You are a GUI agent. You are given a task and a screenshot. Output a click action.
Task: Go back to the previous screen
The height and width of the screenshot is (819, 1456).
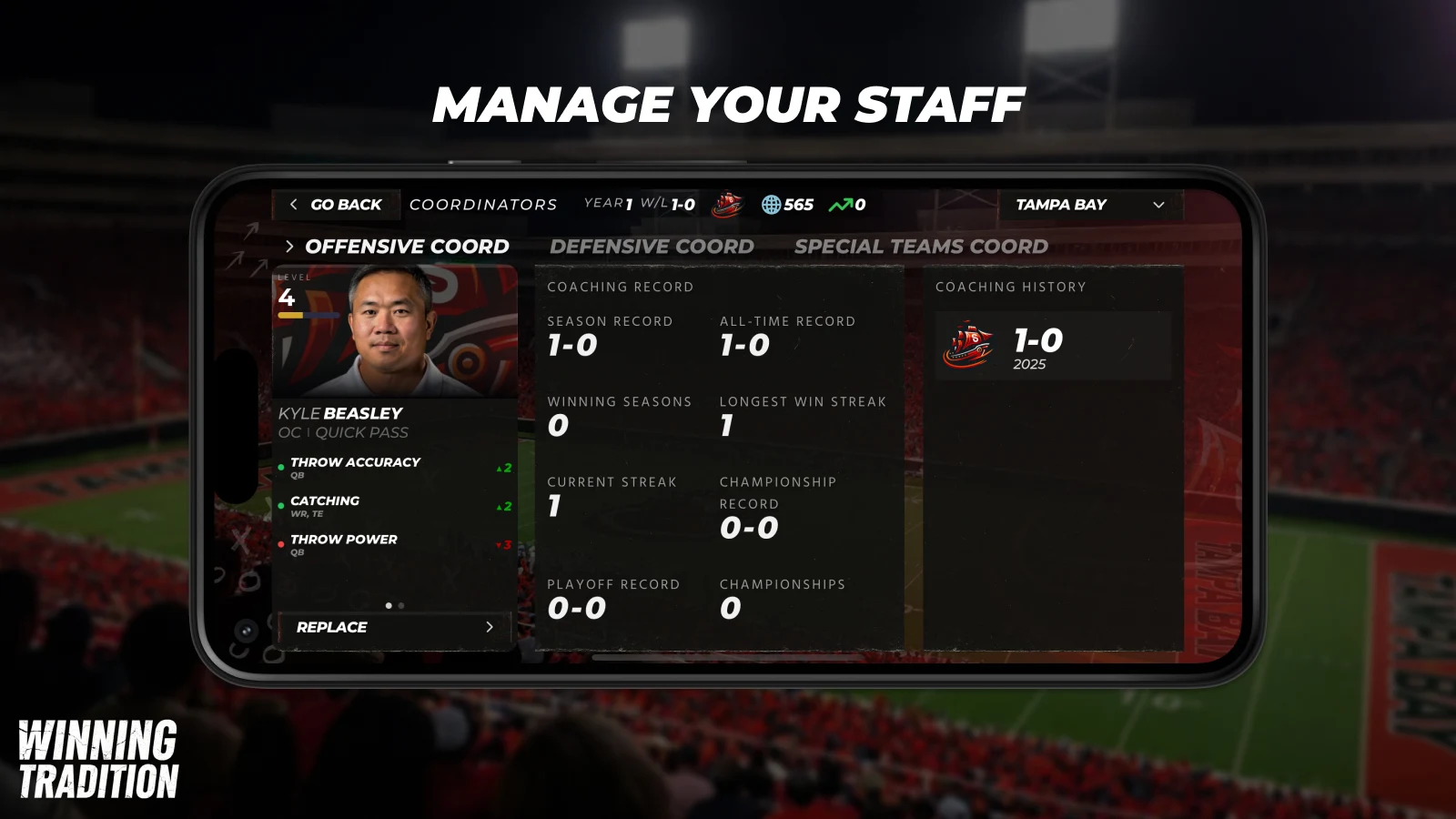(336, 205)
